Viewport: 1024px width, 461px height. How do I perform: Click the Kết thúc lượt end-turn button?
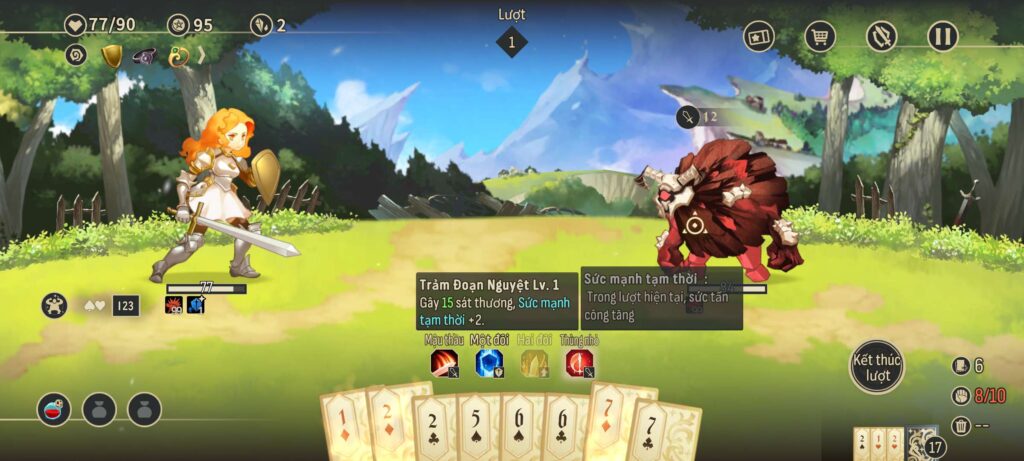[x=877, y=366]
